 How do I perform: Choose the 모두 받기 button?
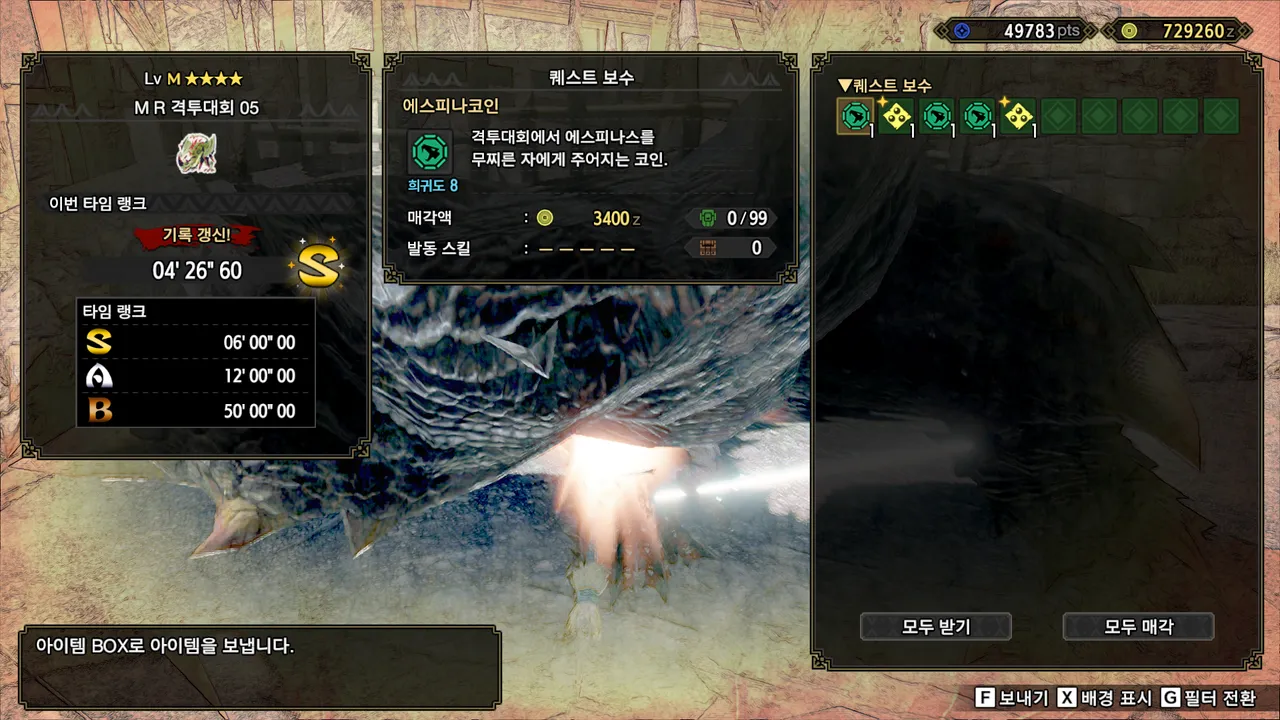pyautogui.click(x=936, y=627)
